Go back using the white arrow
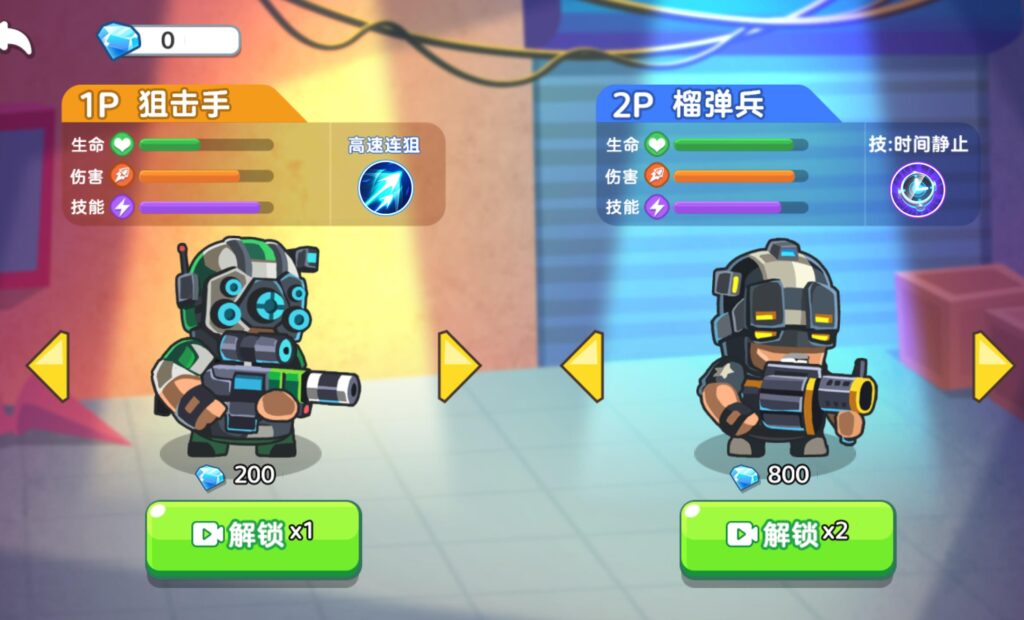Viewport: 1024px width, 620px height. coord(17,39)
